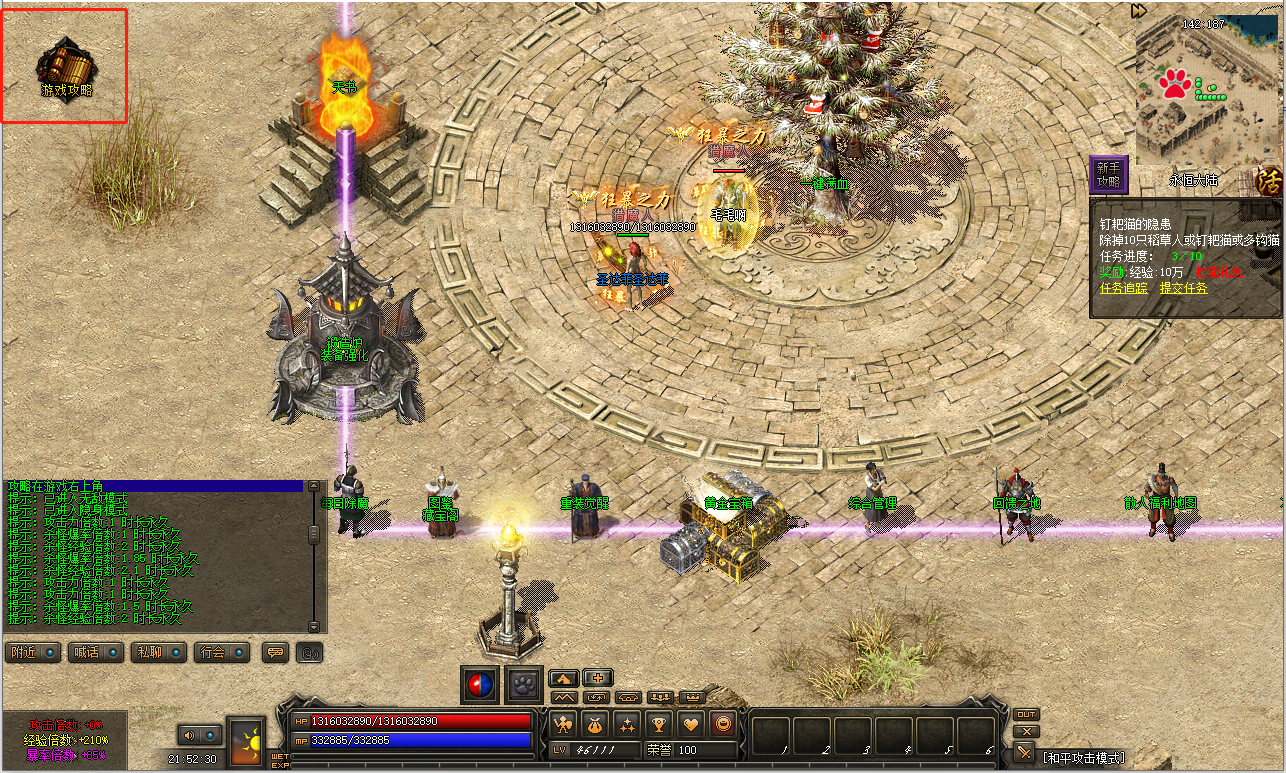Image resolution: width=1286 pixels, height=773 pixels.
Task: Click the paw print pet button
Action: [524, 685]
